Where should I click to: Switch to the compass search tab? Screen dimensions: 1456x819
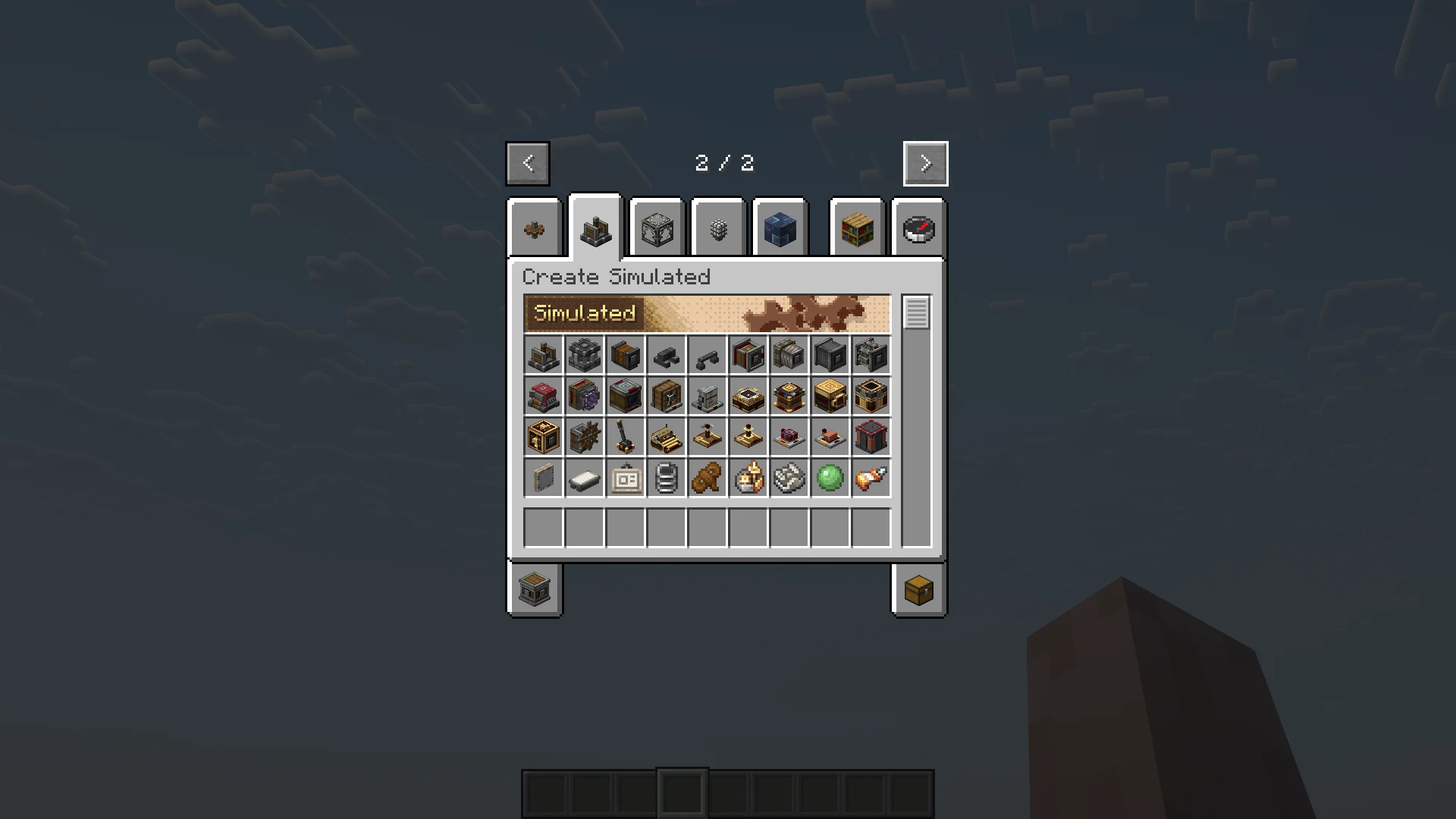918,229
